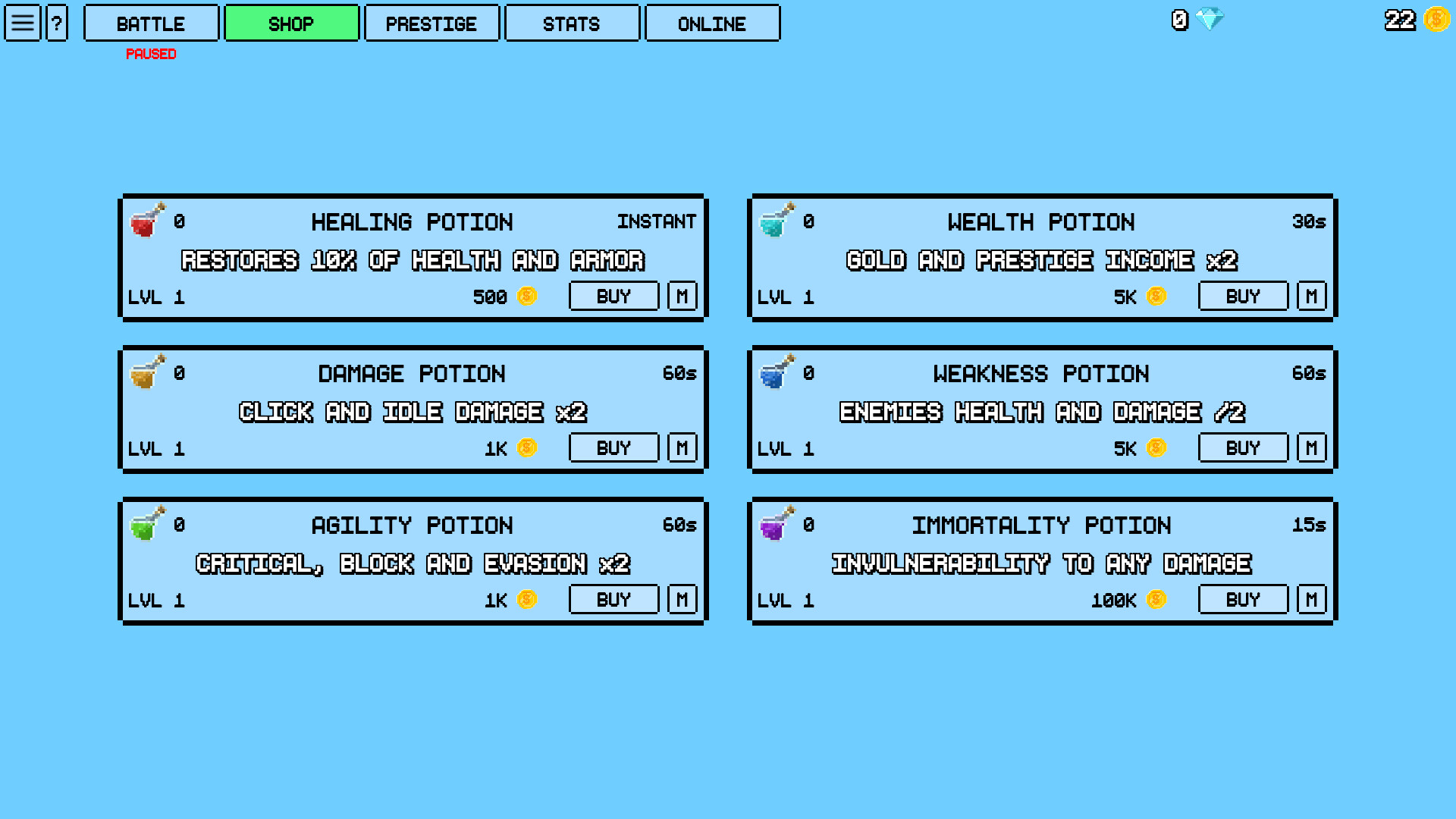Buy the Healing Potion for 500 gold

[x=613, y=296]
